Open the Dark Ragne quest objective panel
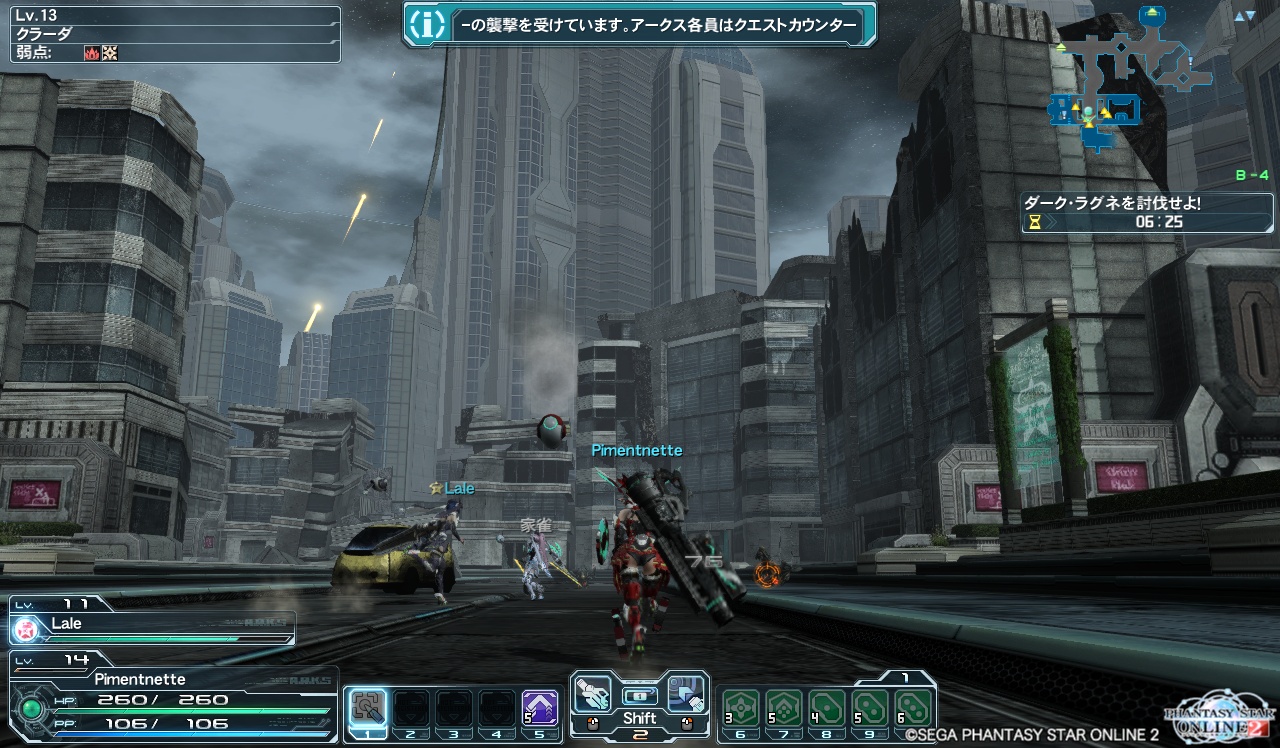 (1146, 212)
